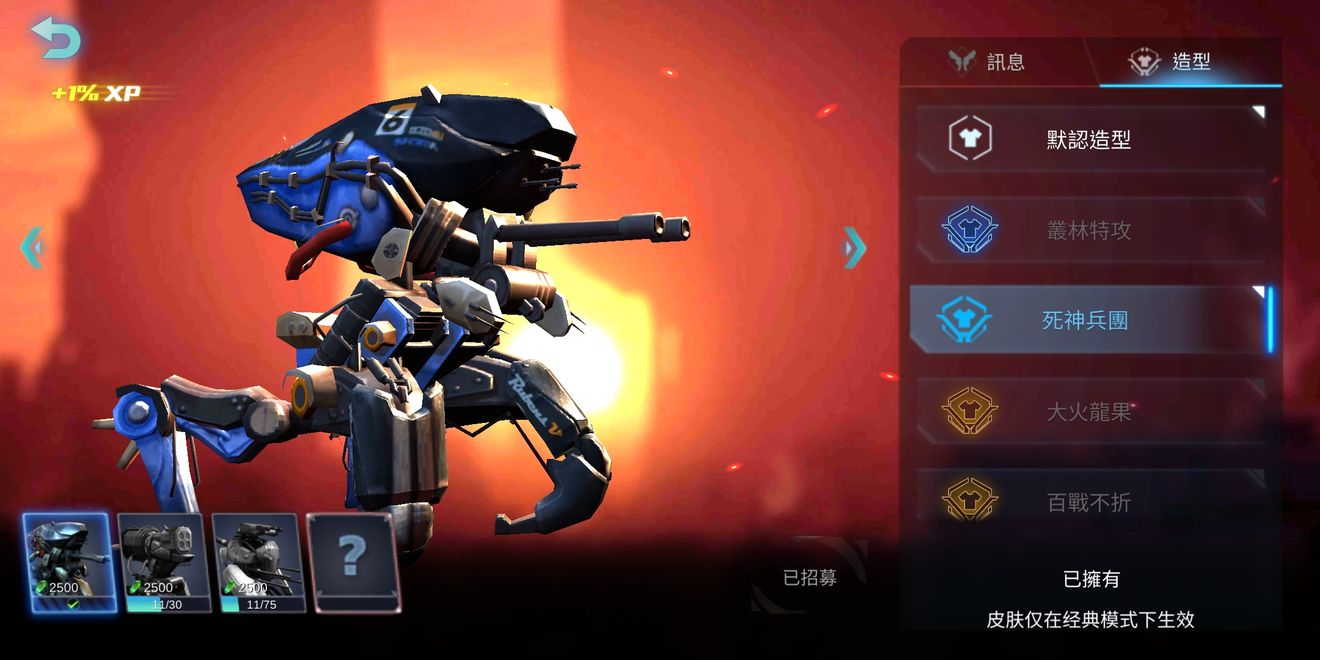Choose the 百戰不折 skin
Screen dimensions: 1320x660
coord(1090,501)
